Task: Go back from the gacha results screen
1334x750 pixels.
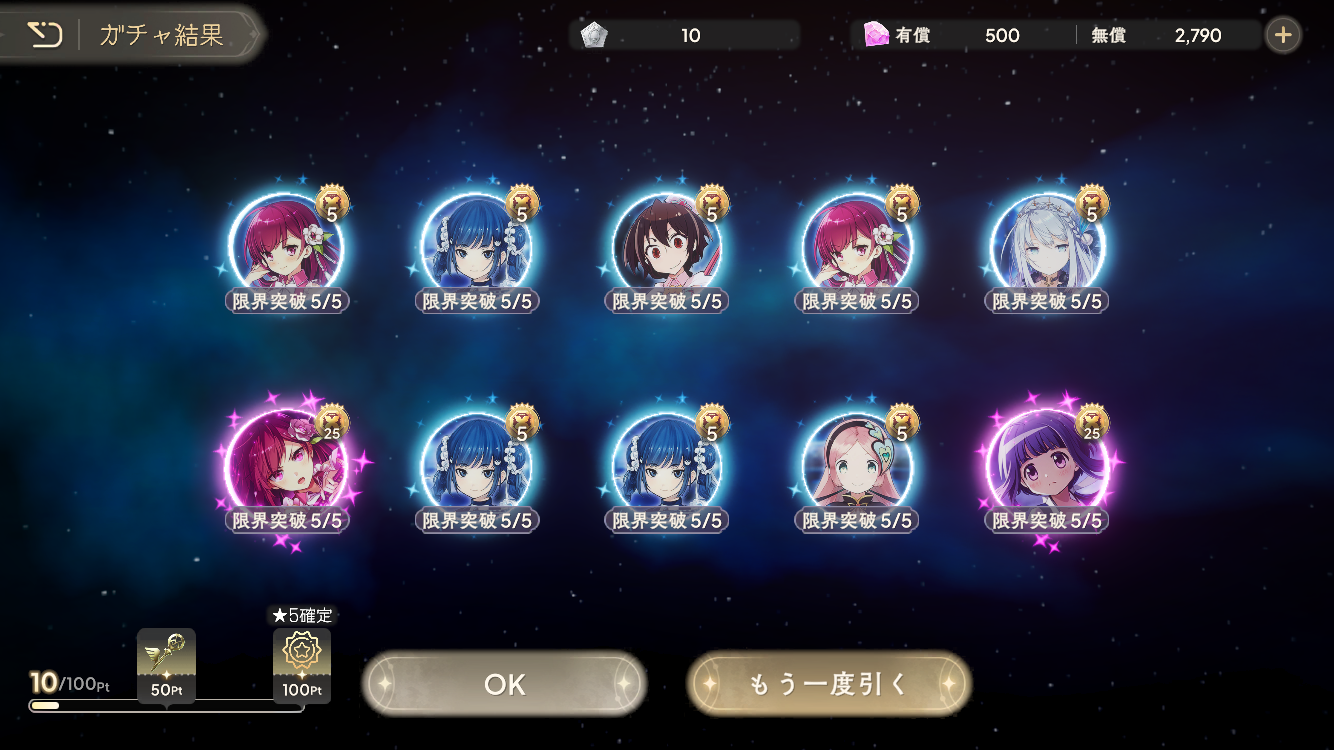Action: pos(44,36)
